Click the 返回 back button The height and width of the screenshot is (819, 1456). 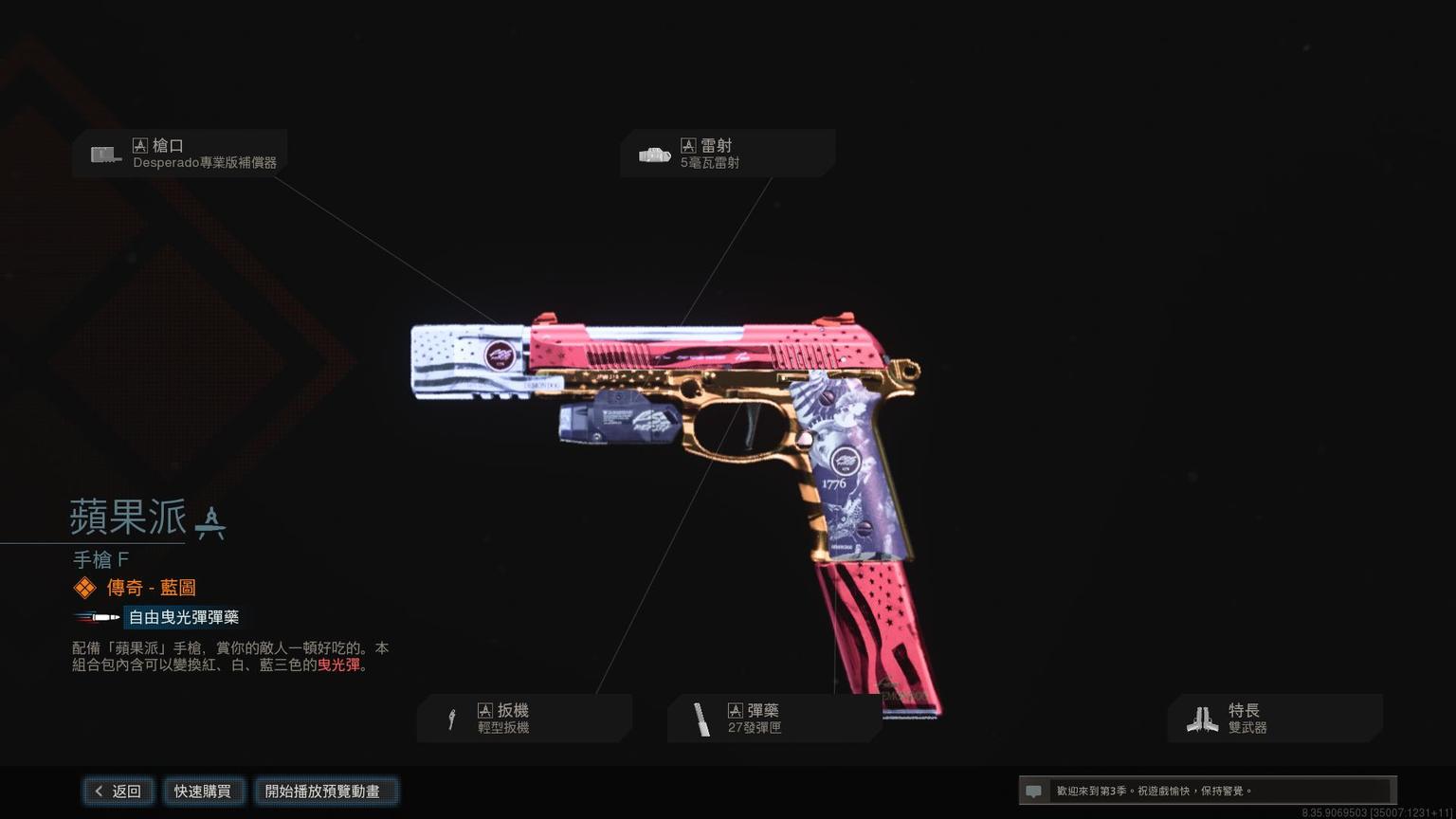click(x=118, y=792)
